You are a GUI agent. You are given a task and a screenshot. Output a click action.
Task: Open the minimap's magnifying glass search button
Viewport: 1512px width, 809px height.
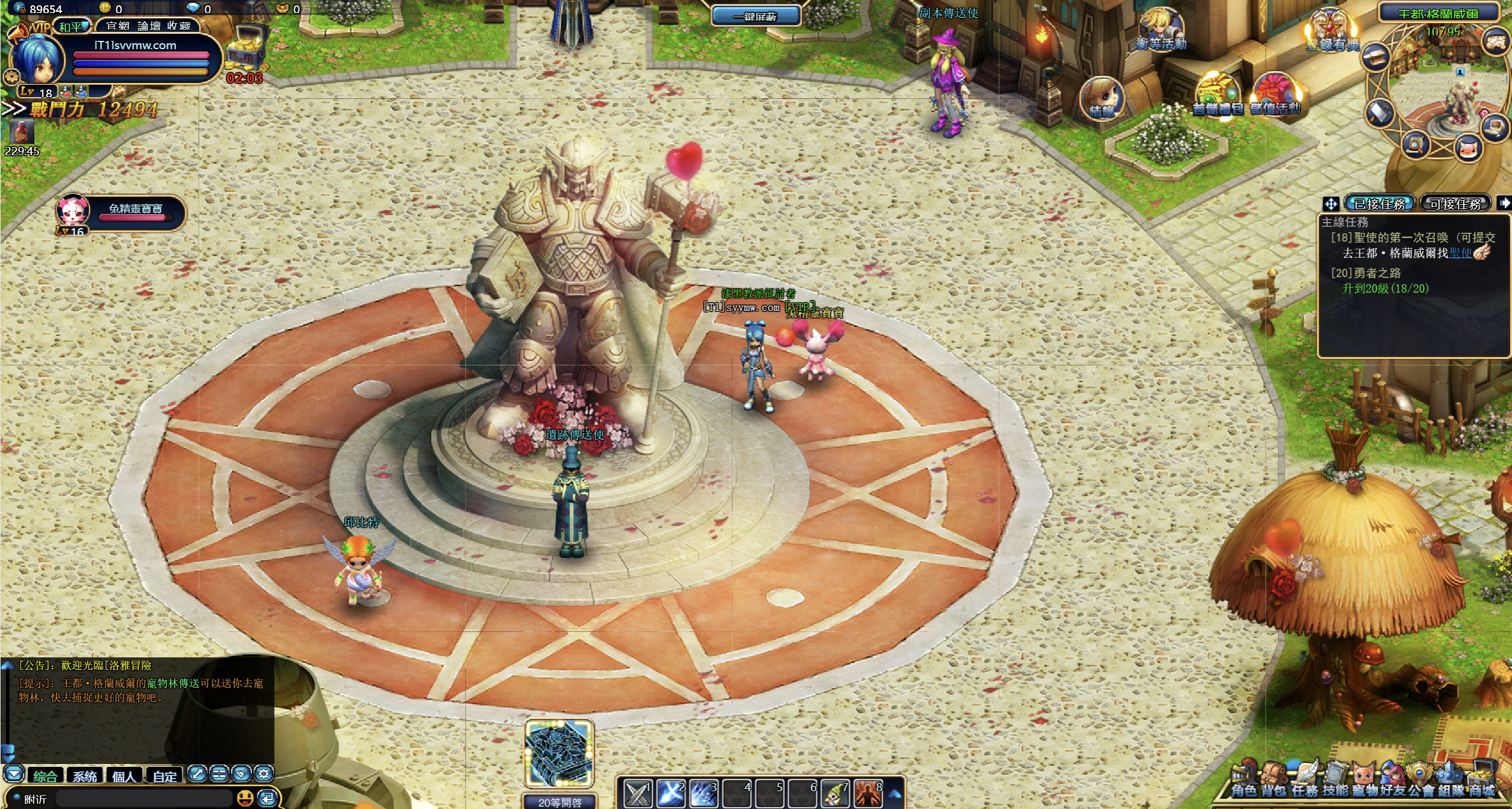tap(1415, 145)
